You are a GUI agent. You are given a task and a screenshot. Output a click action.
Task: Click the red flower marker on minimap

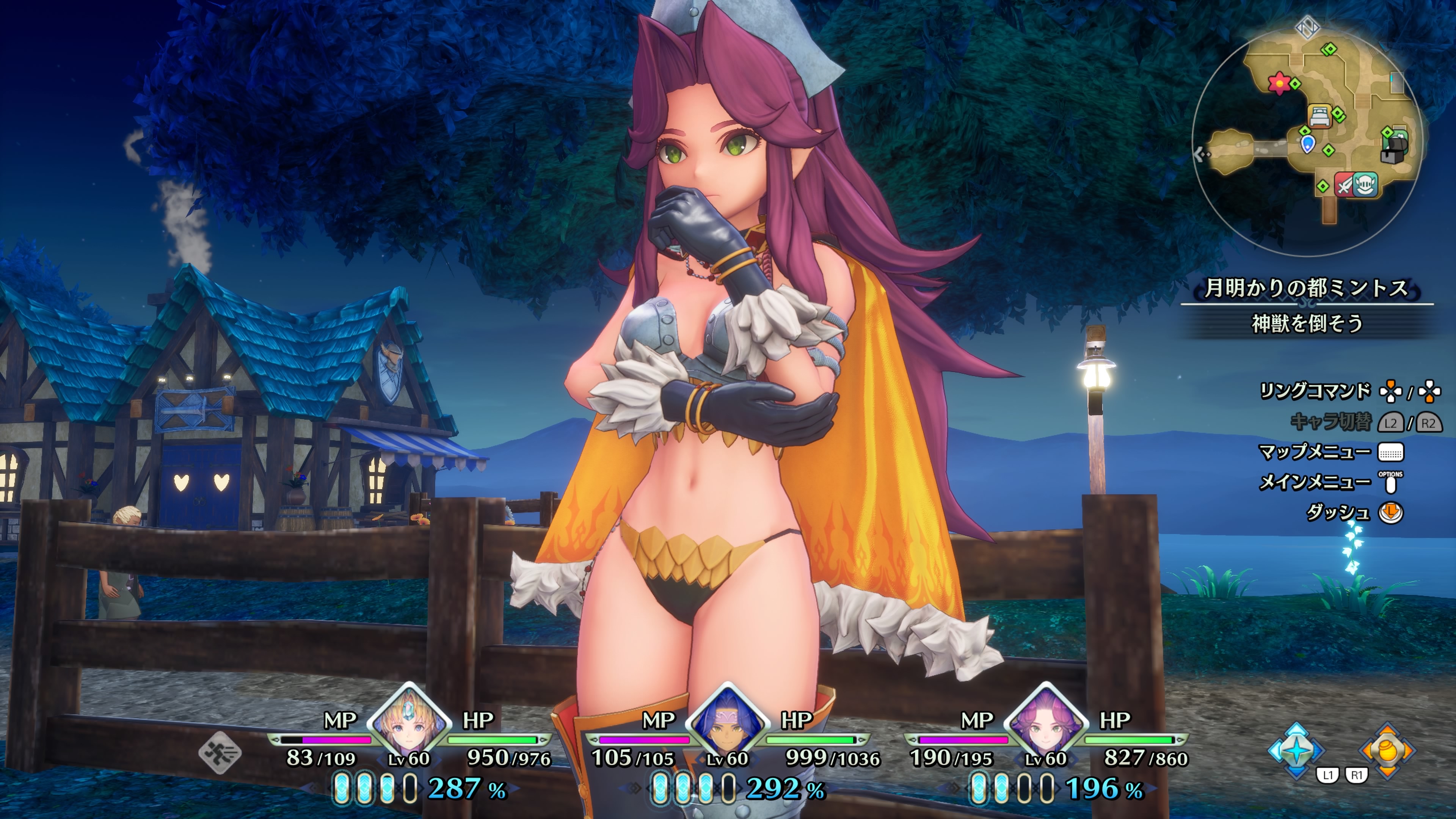tap(1279, 83)
